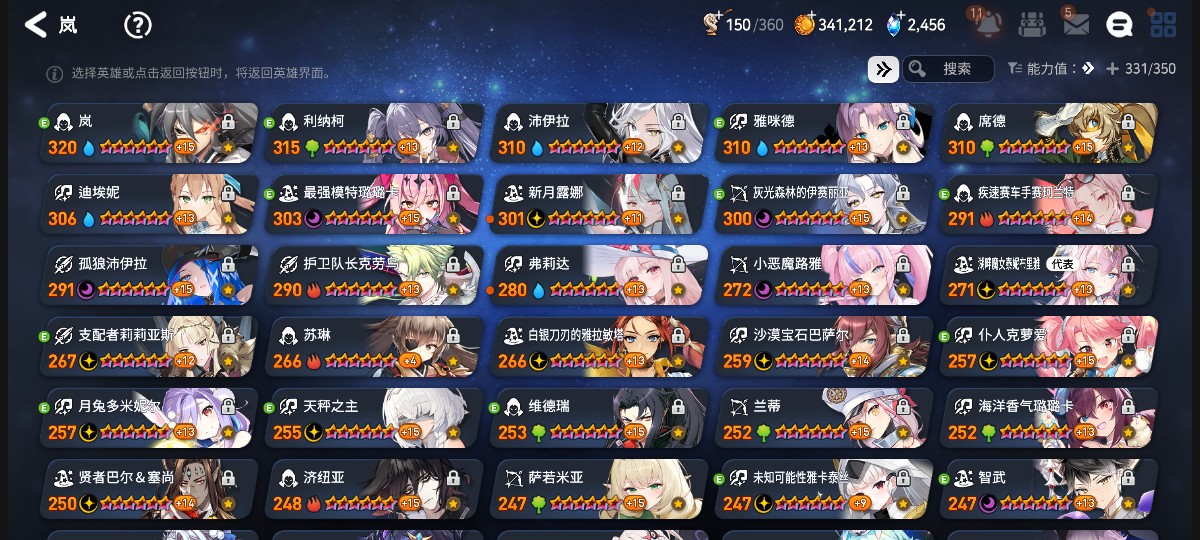Choose hero 智武 with power 247
Viewport: 1200px width, 540px height.
1050,489
